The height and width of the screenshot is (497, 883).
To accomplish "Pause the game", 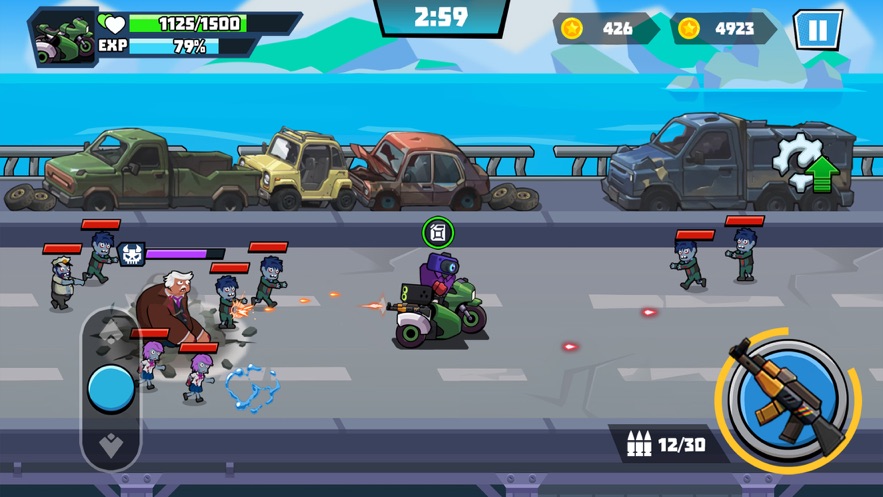I will [817, 30].
